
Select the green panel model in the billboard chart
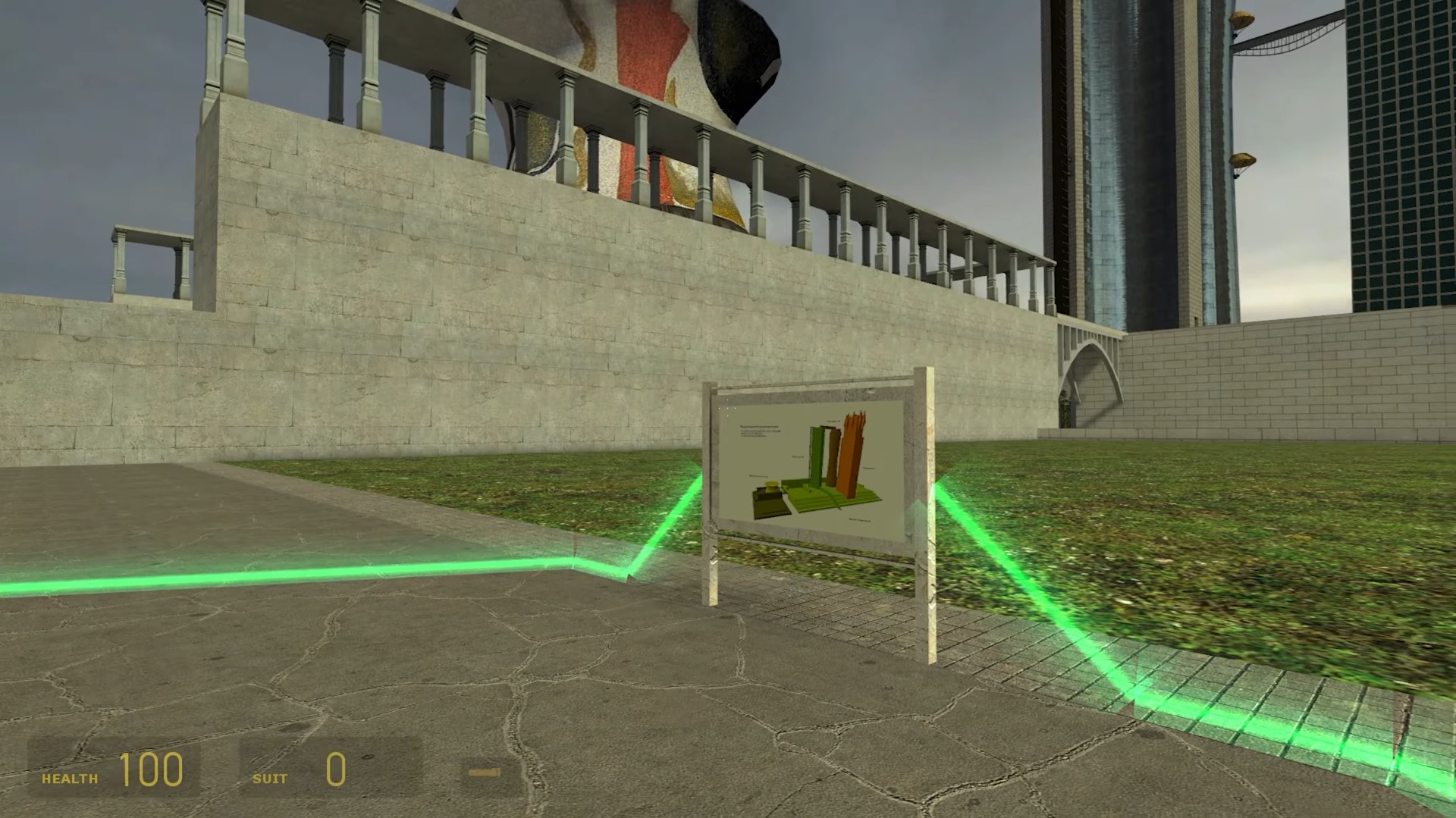coord(816,455)
